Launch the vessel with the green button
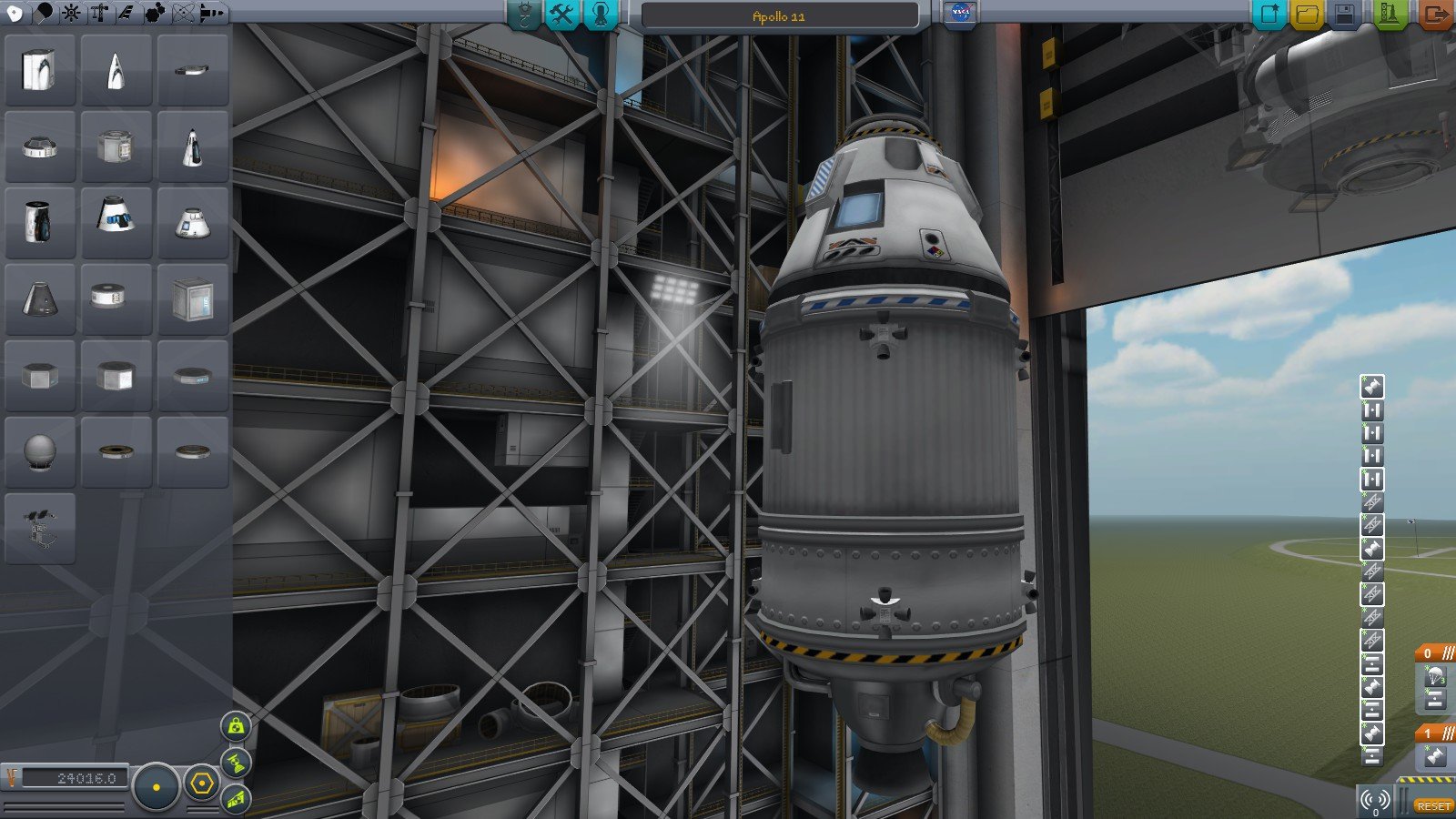This screenshot has width=1456, height=819. coord(1390,14)
